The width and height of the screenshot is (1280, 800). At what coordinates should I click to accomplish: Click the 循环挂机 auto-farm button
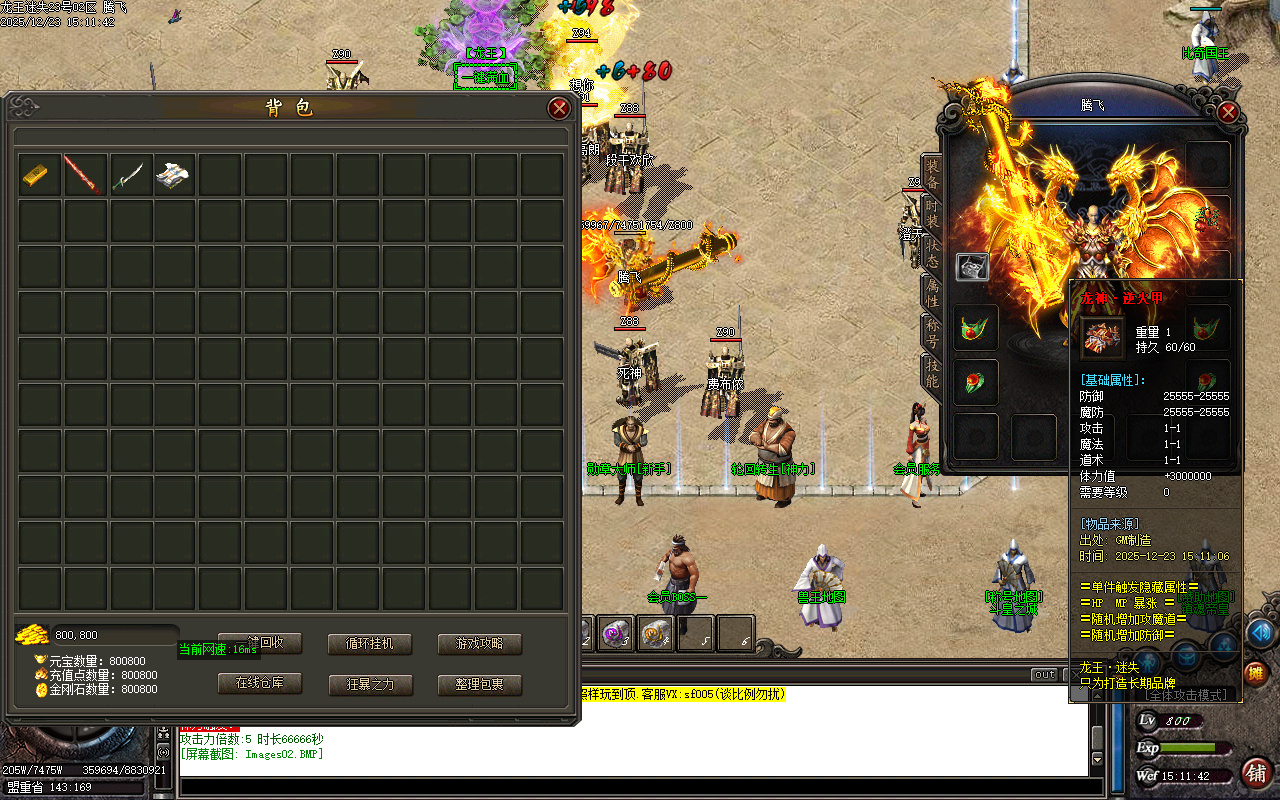369,644
